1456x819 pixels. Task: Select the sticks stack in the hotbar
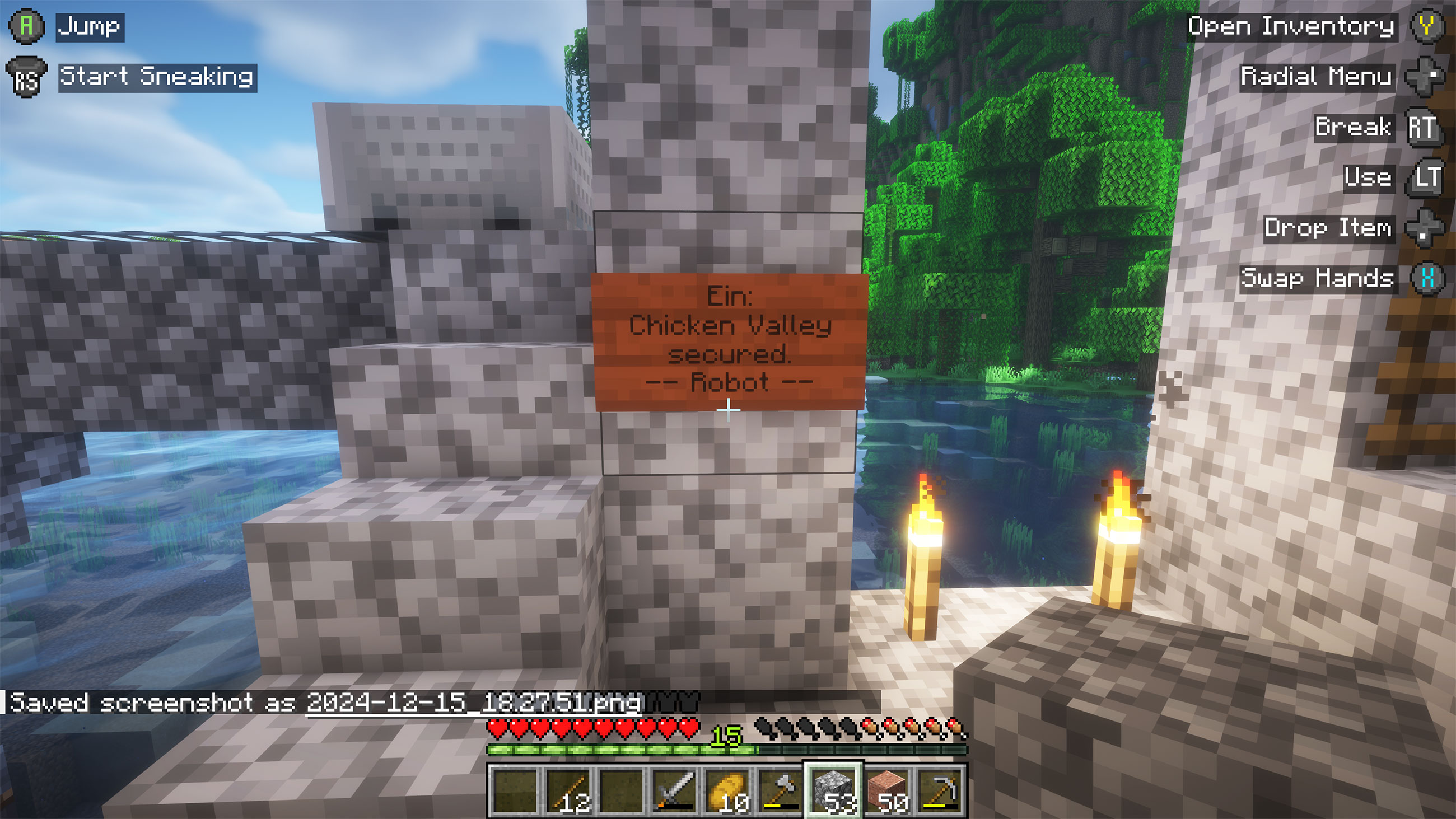pyautogui.click(x=567, y=790)
